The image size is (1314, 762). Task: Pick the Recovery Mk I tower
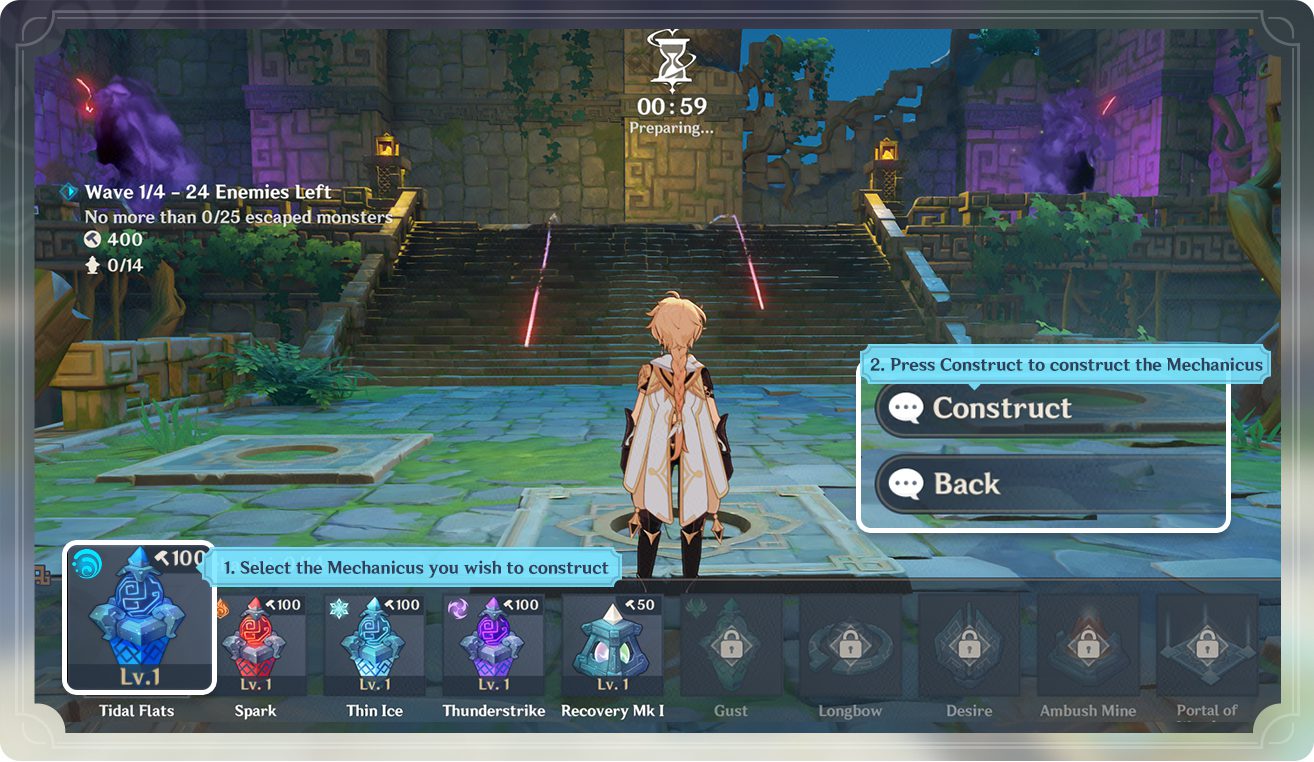pos(612,645)
